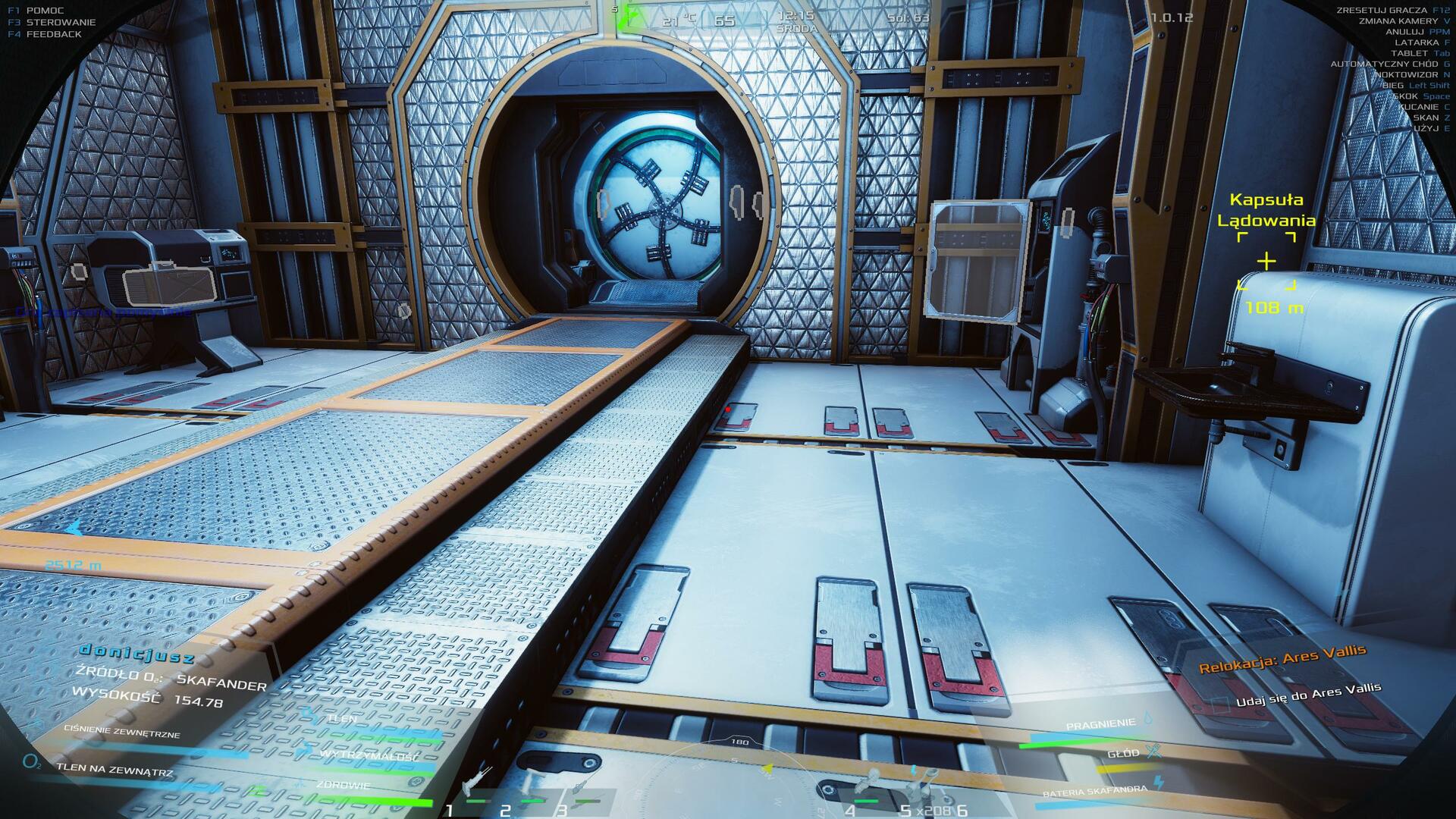Open the Relokacja: Ares Vallis quest tracker
Screen dimensions: 1456x819
coord(1282,658)
